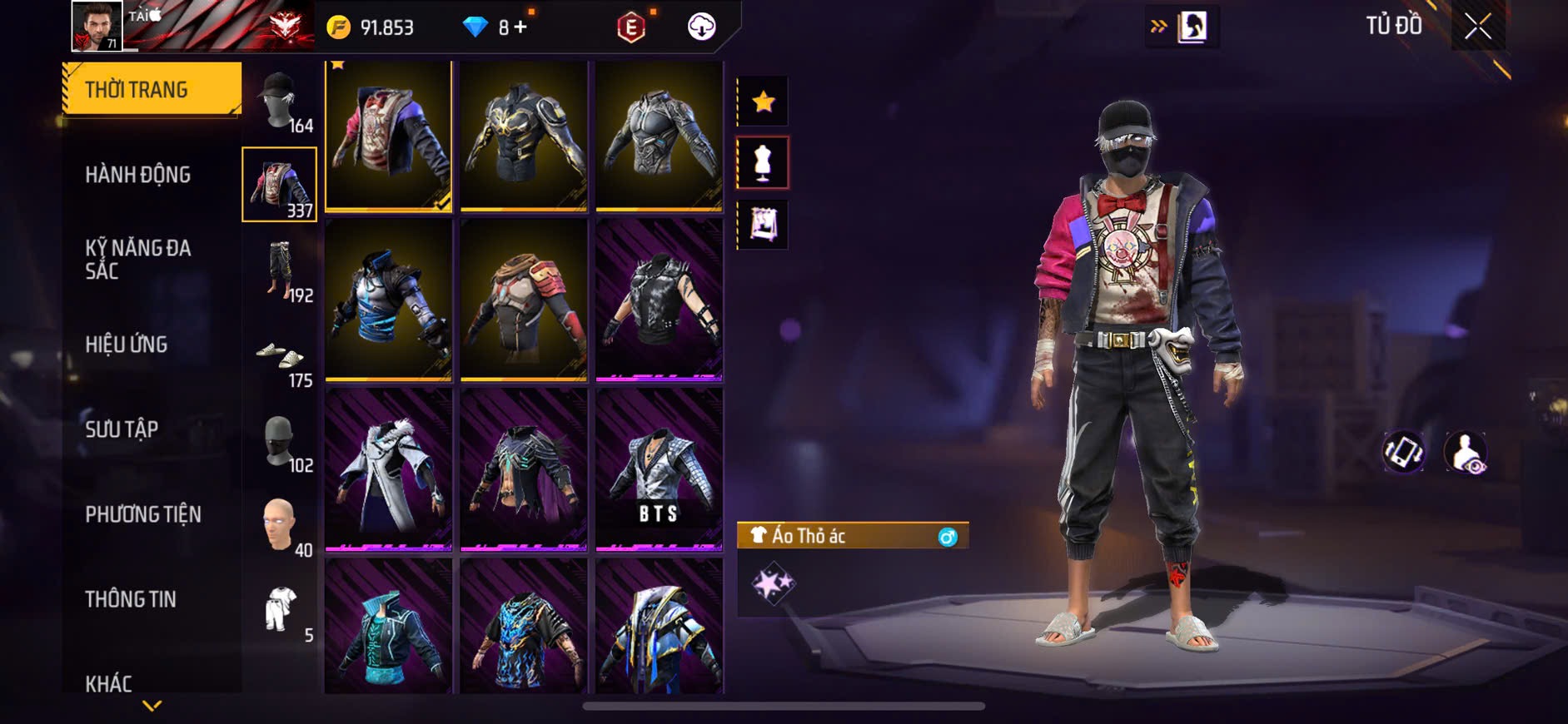Open the player profile avatar
Viewport: 1568px width, 724px height.
(x=97, y=26)
